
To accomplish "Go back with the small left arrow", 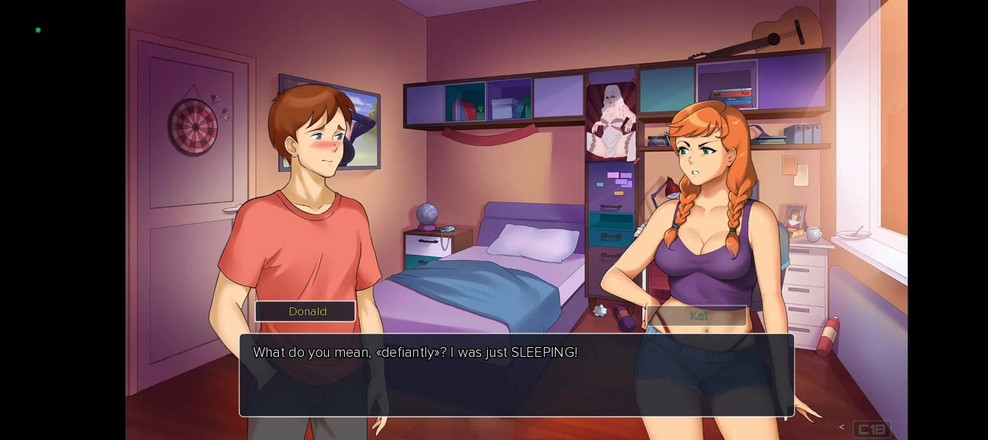I will tap(841, 428).
